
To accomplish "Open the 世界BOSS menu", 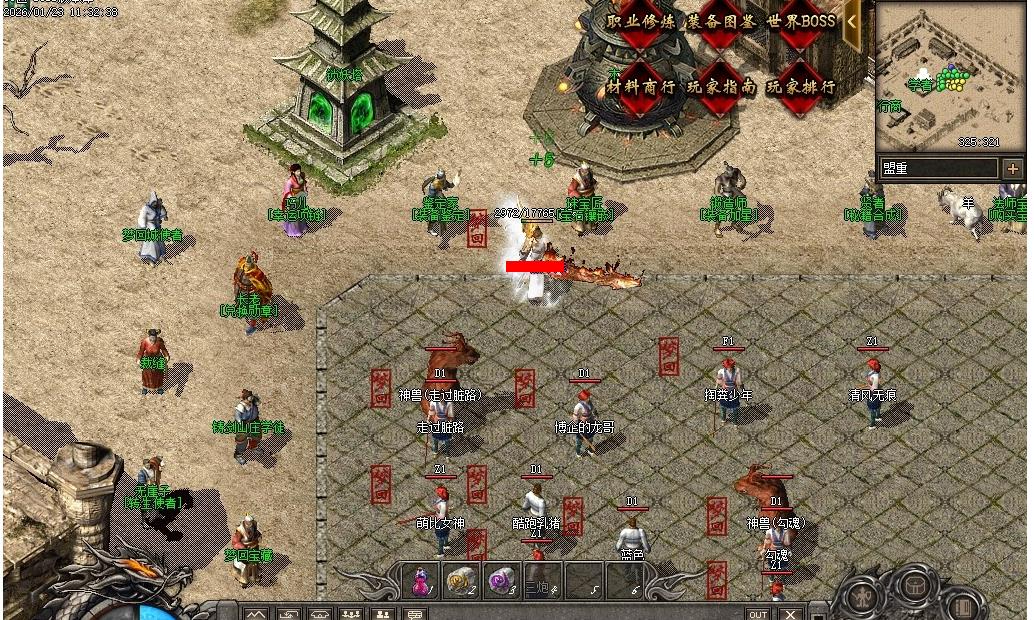I will pyautogui.click(x=801, y=22).
